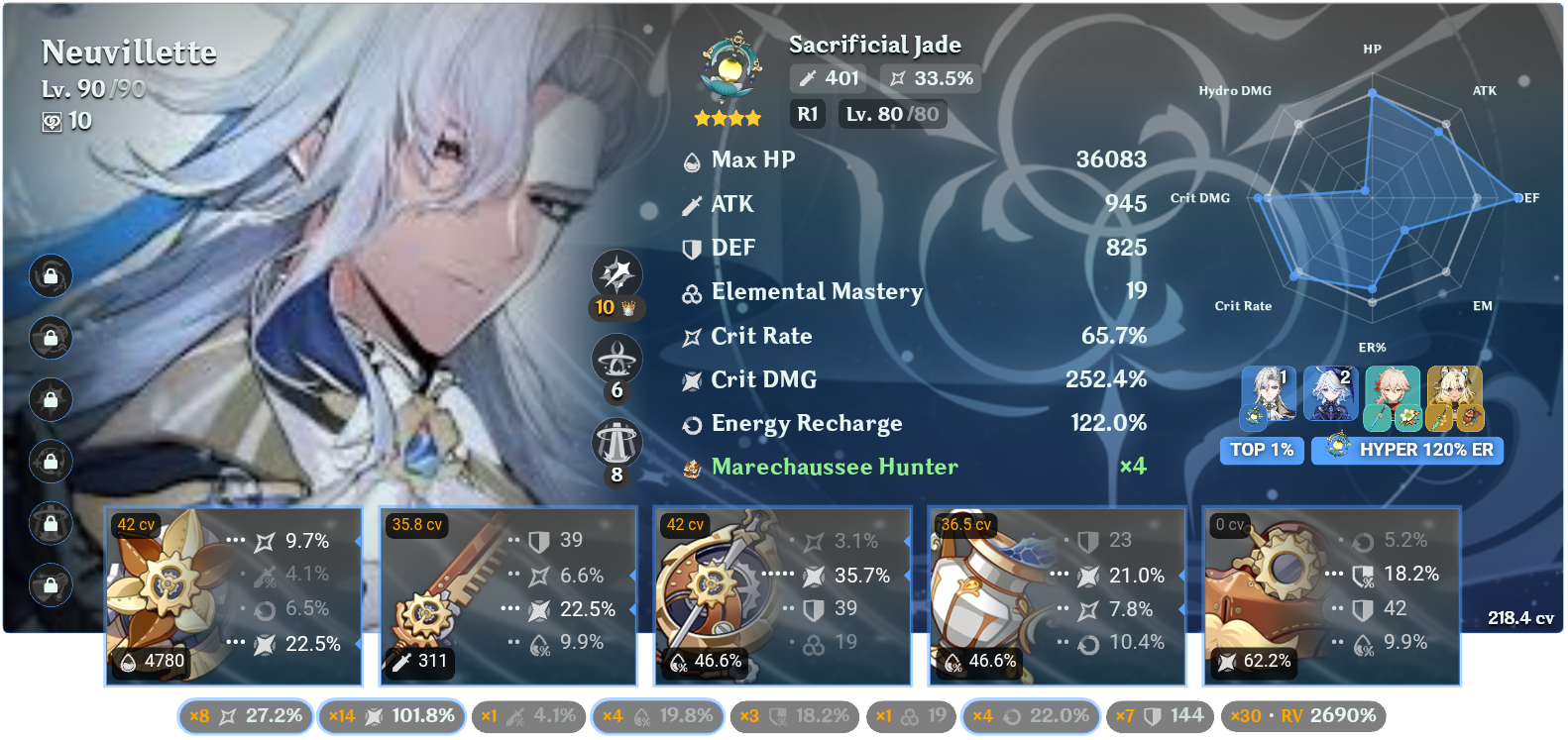Image resolution: width=1568 pixels, height=740 pixels.
Task: Click the Elemental Skill talent icon showing level 6
Action: tap(616, 359)
